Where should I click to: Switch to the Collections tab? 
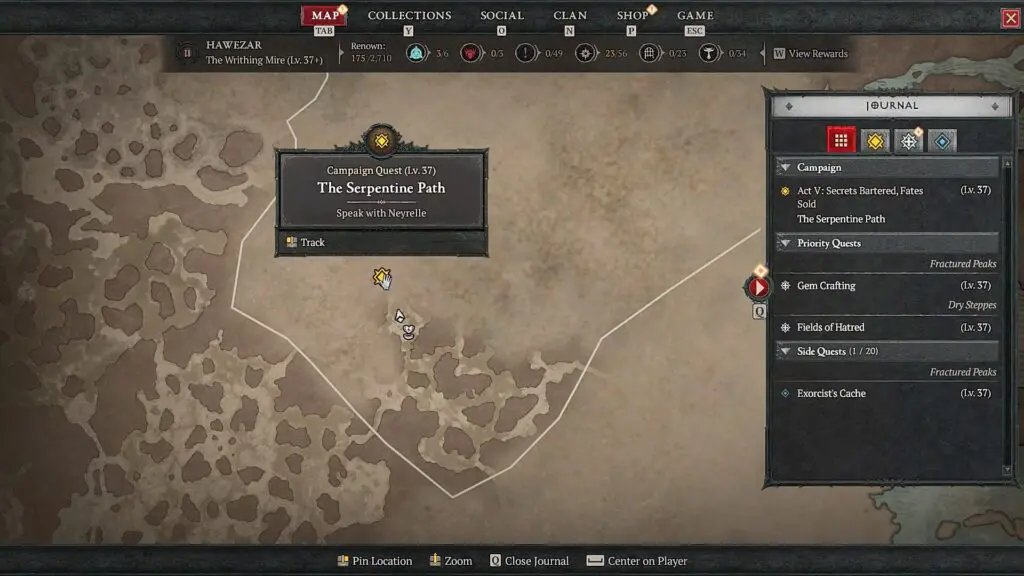[409, 16]
